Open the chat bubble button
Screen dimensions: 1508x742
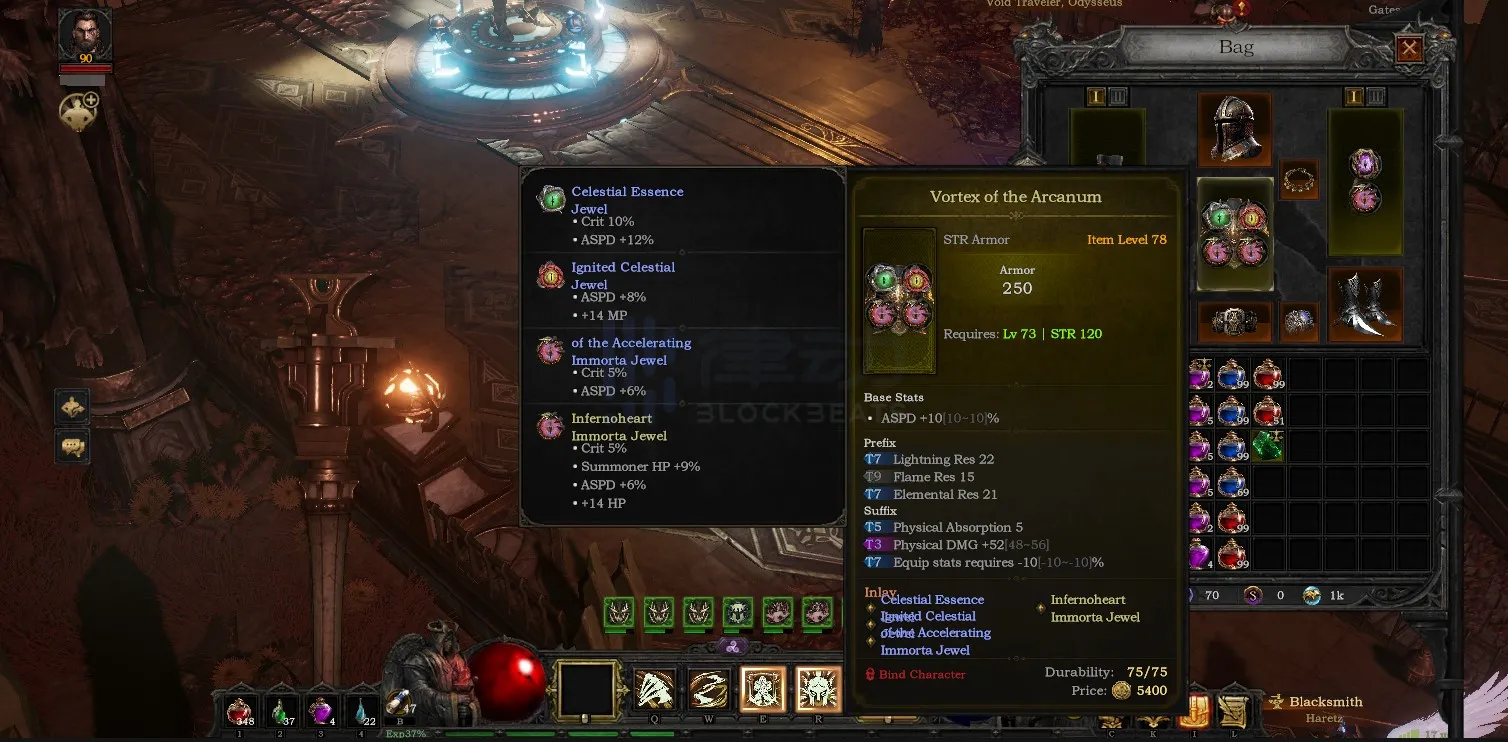[x=72, y=446]
